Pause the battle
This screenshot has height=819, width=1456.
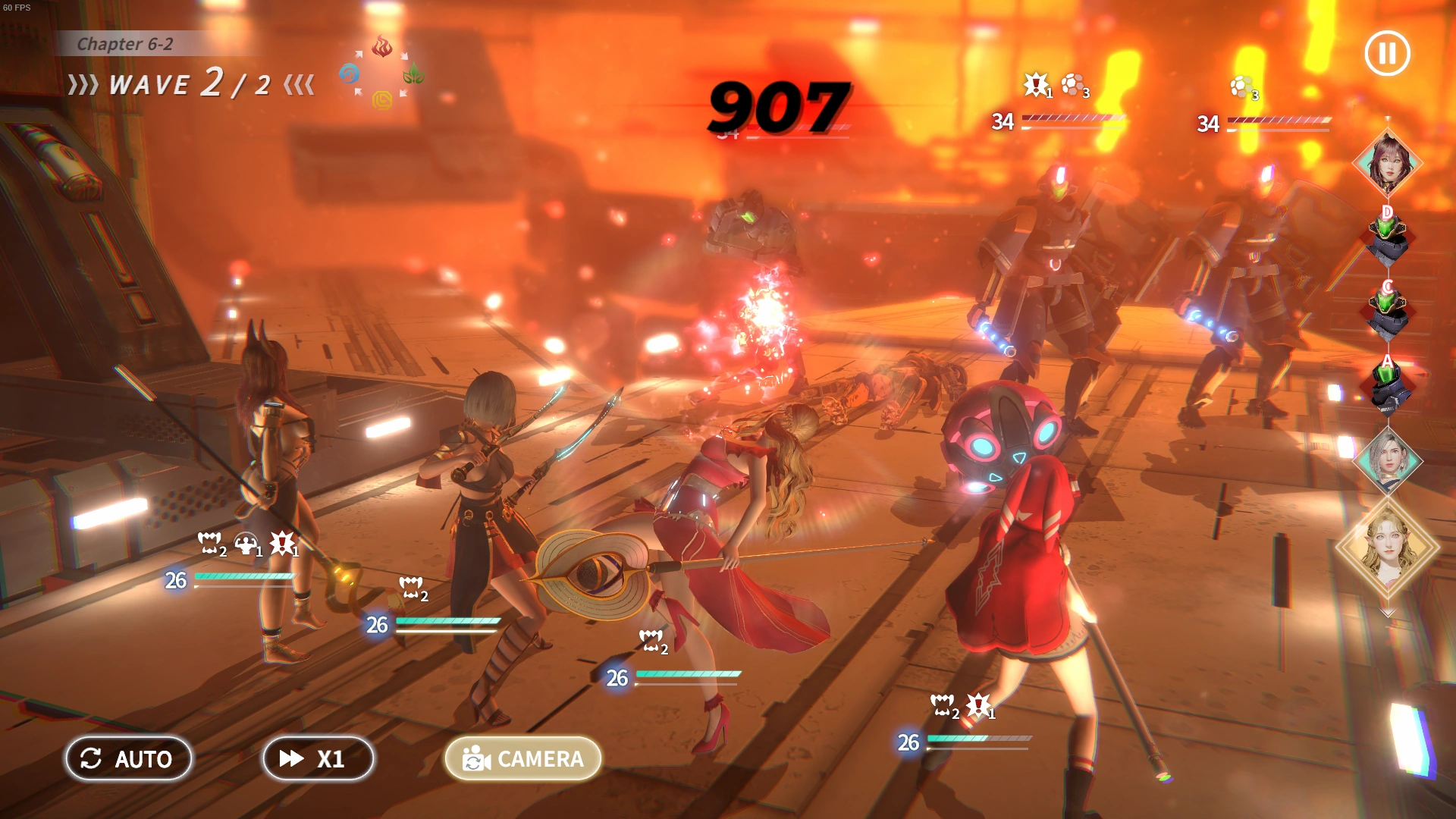pos(1387,53)
